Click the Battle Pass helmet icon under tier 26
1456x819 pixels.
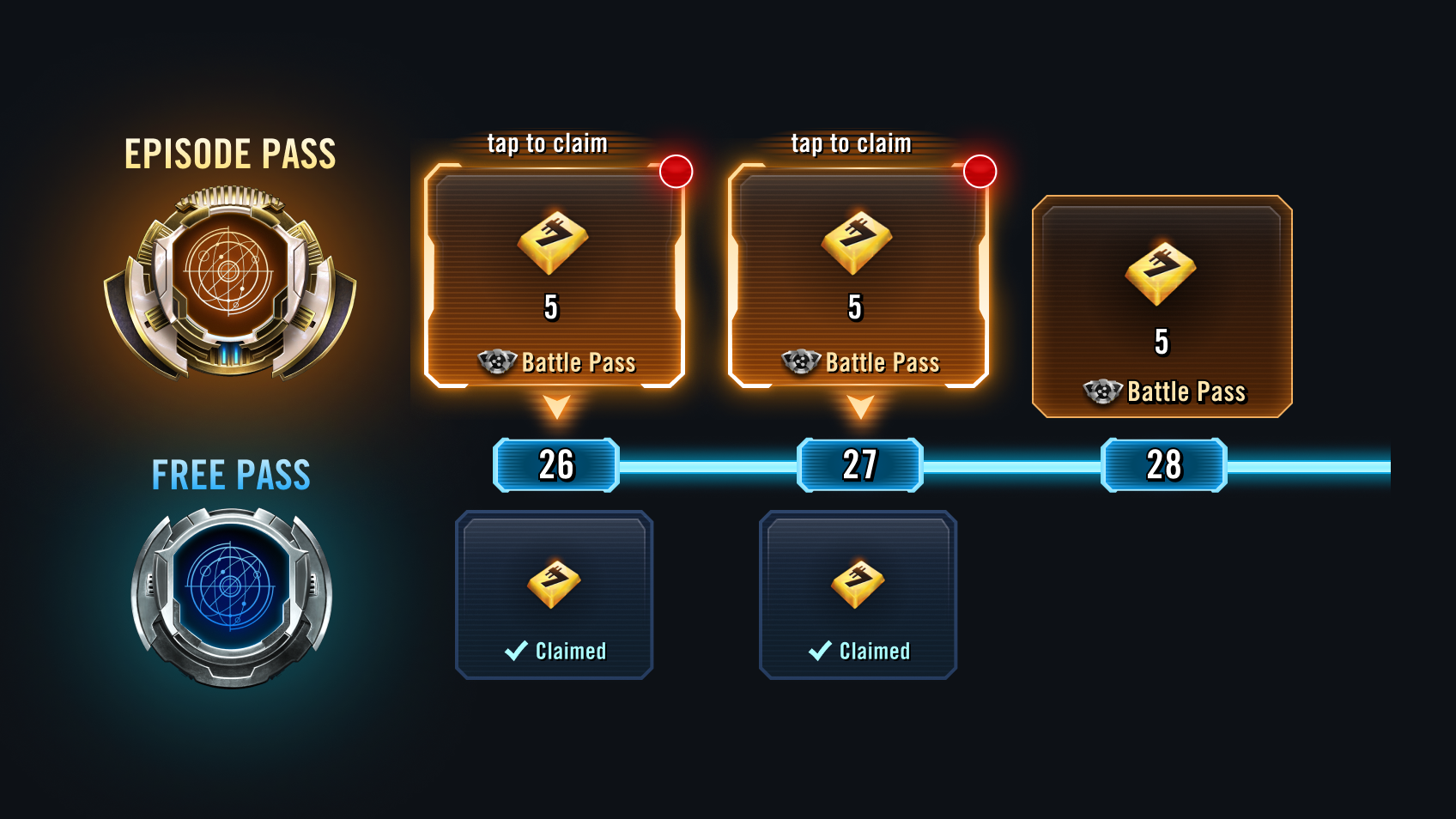coord(495,362)
